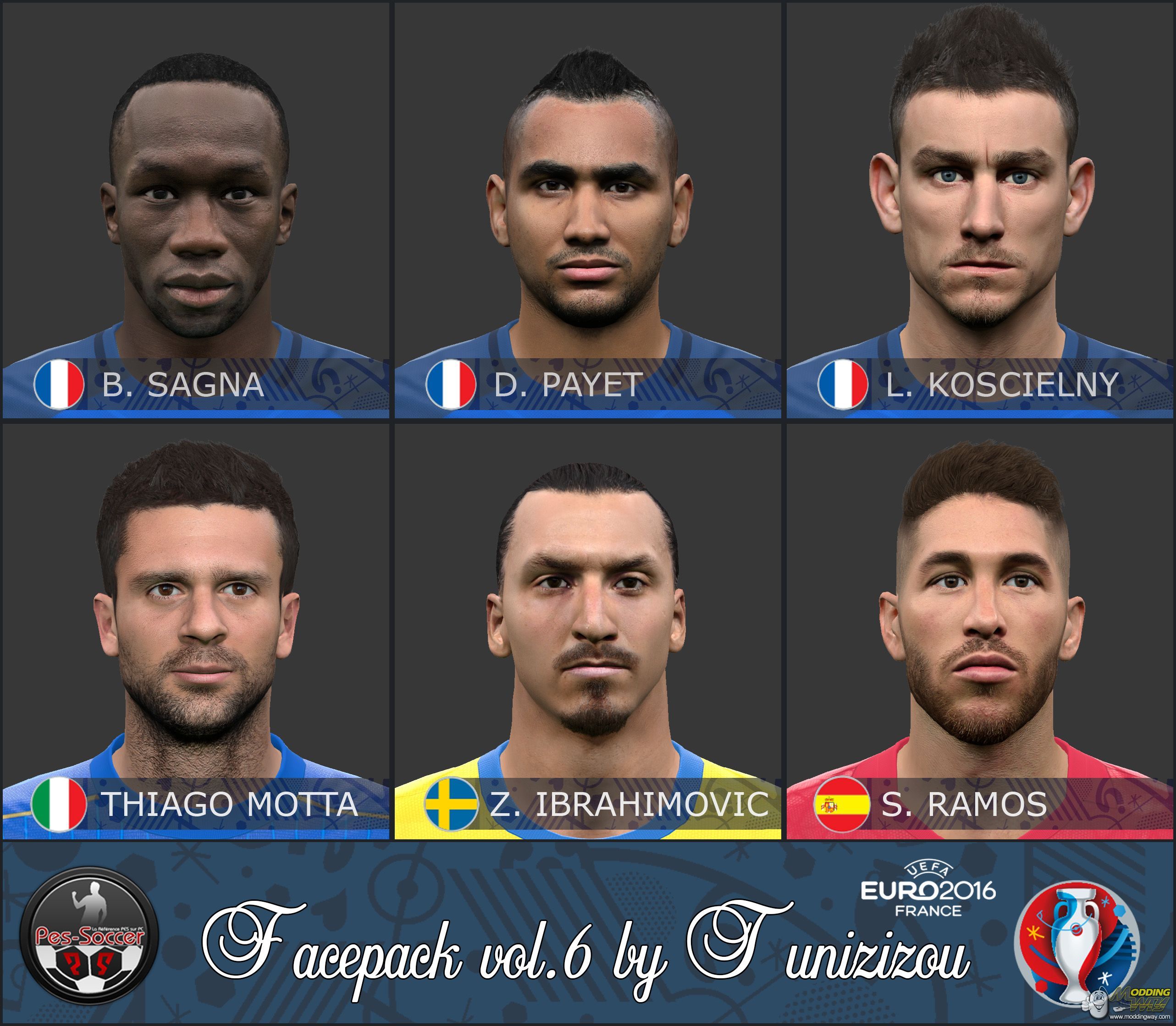Select the B. Sagna face tile
1176x1026 pixels.
point(196,210)
